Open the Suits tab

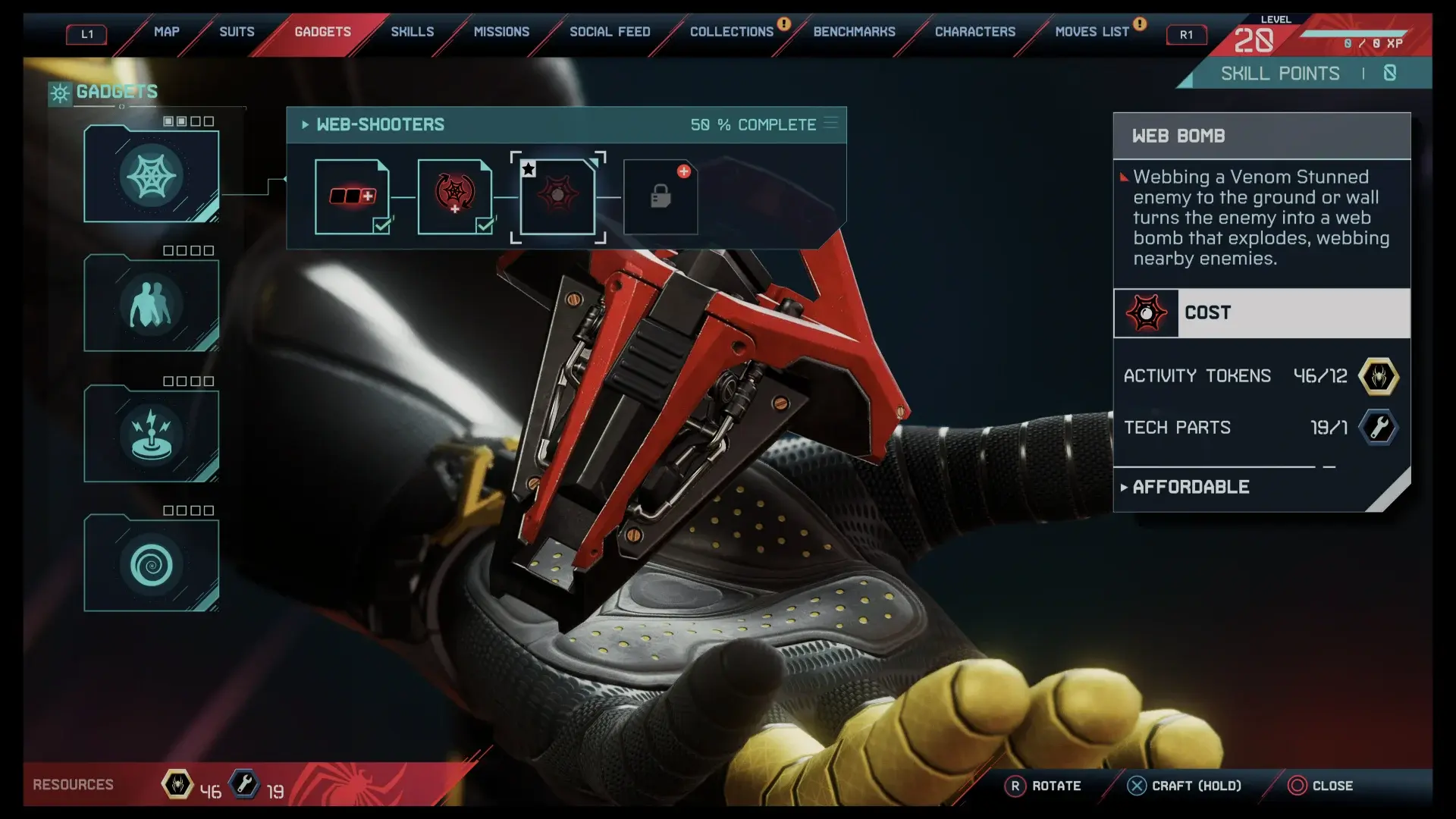[237, 32]
